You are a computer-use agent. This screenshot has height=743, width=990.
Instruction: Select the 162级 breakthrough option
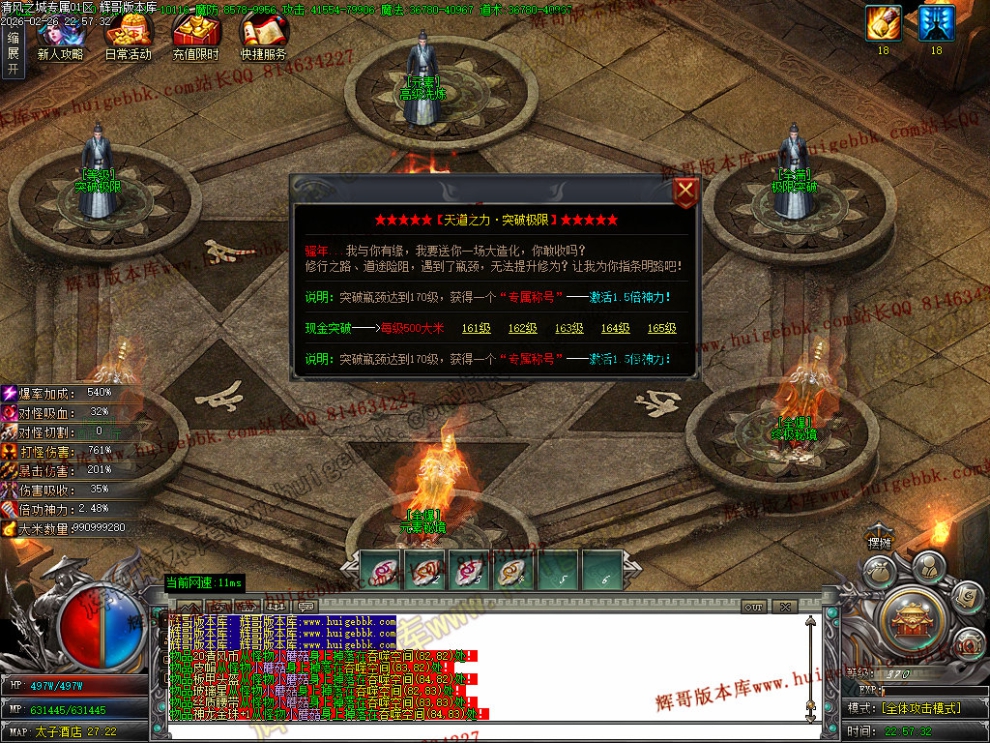pos(522,328)
